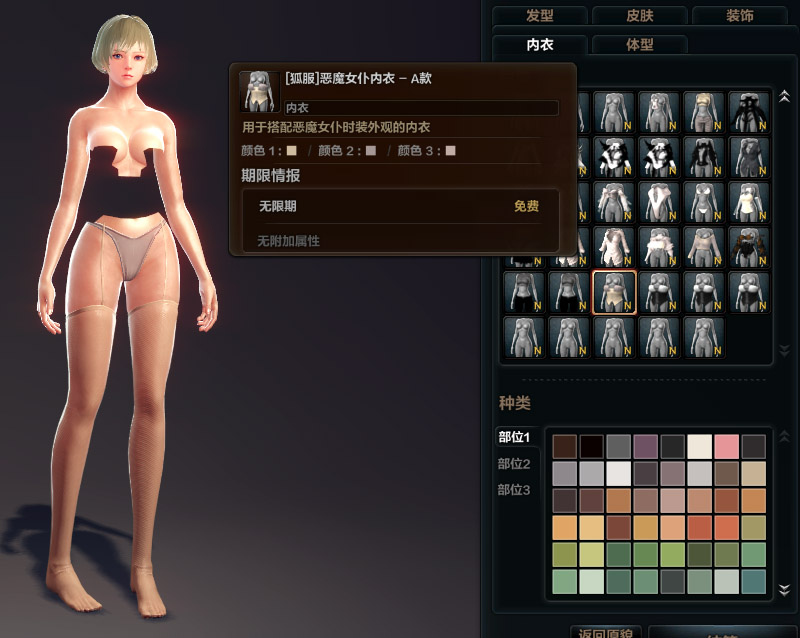The width and height of the screenshot is (800, 638).
Task: Select the 部位1 color part tab
Action: [x=514, y=437]
